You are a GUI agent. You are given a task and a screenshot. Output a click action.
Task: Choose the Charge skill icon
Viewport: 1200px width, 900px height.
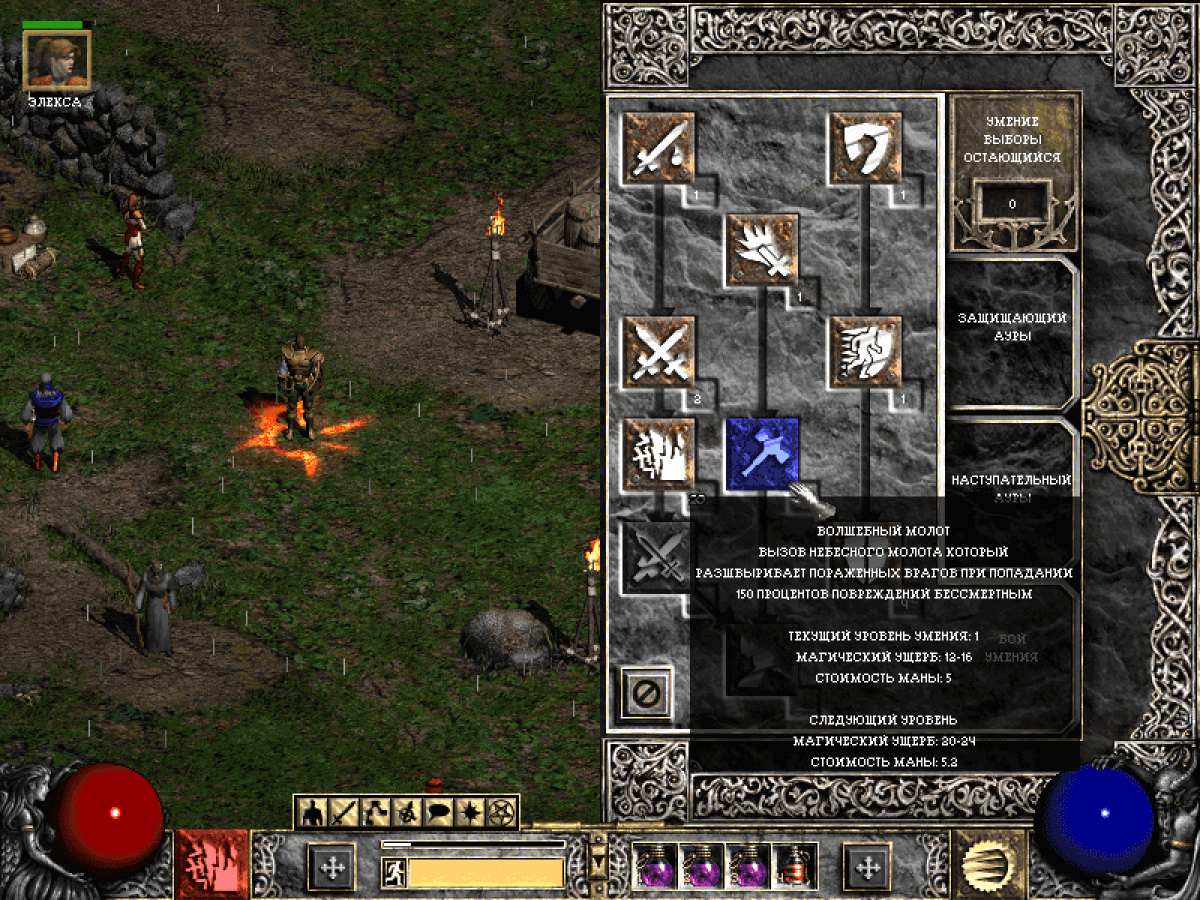coord(866,352)
